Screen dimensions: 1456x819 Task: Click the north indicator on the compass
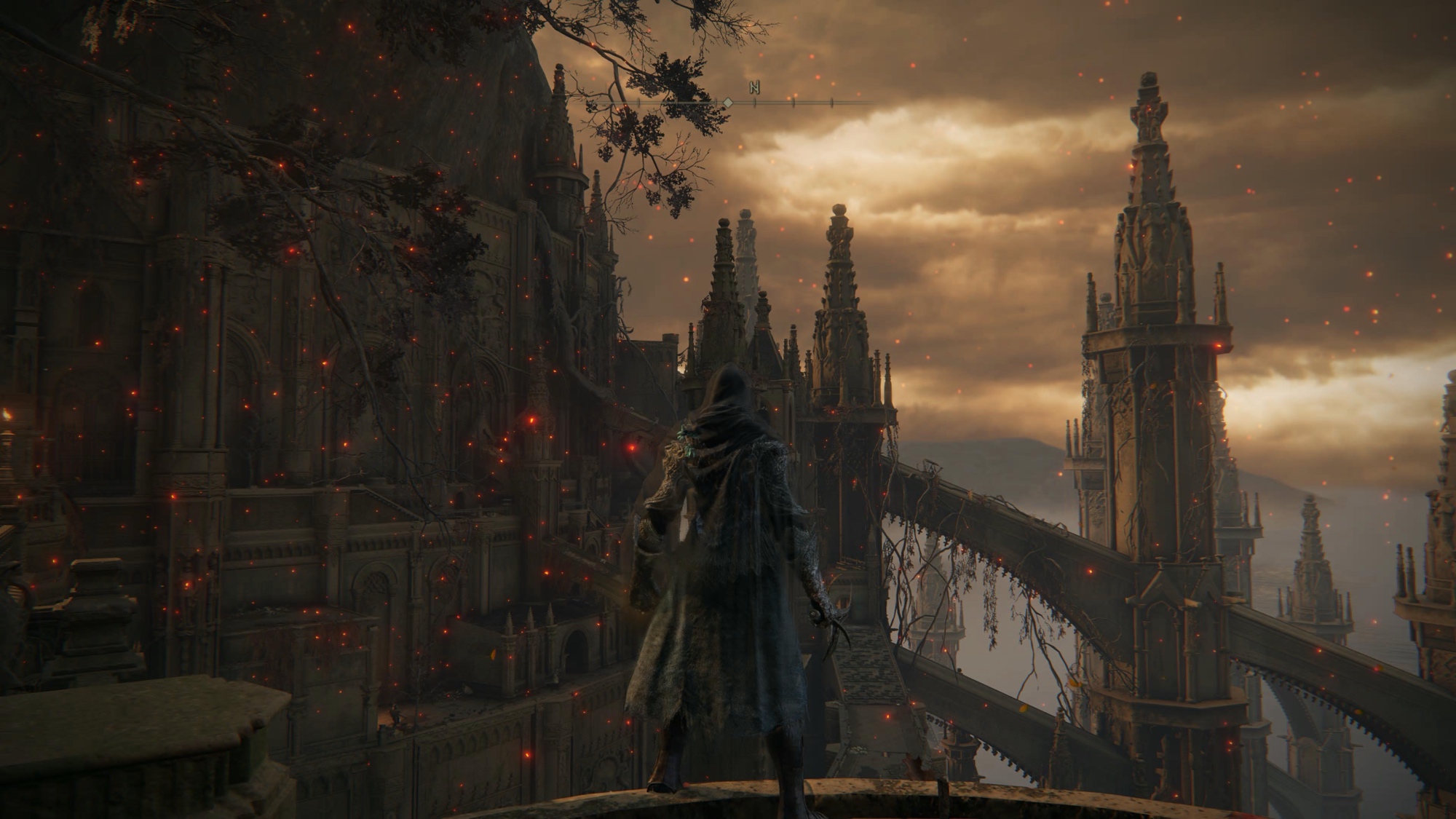755,88
